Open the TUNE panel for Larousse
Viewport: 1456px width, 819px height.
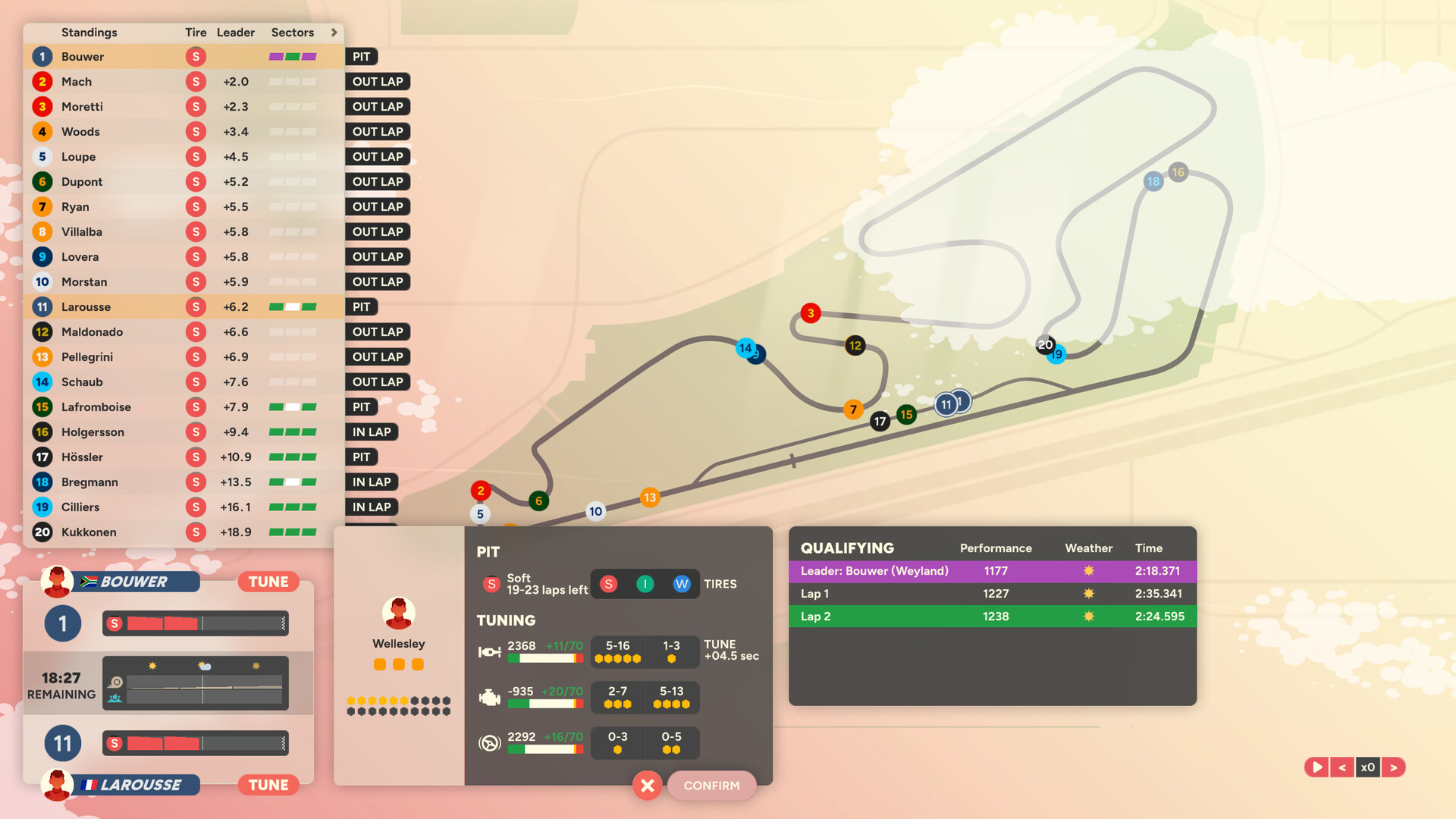point(268,785)
